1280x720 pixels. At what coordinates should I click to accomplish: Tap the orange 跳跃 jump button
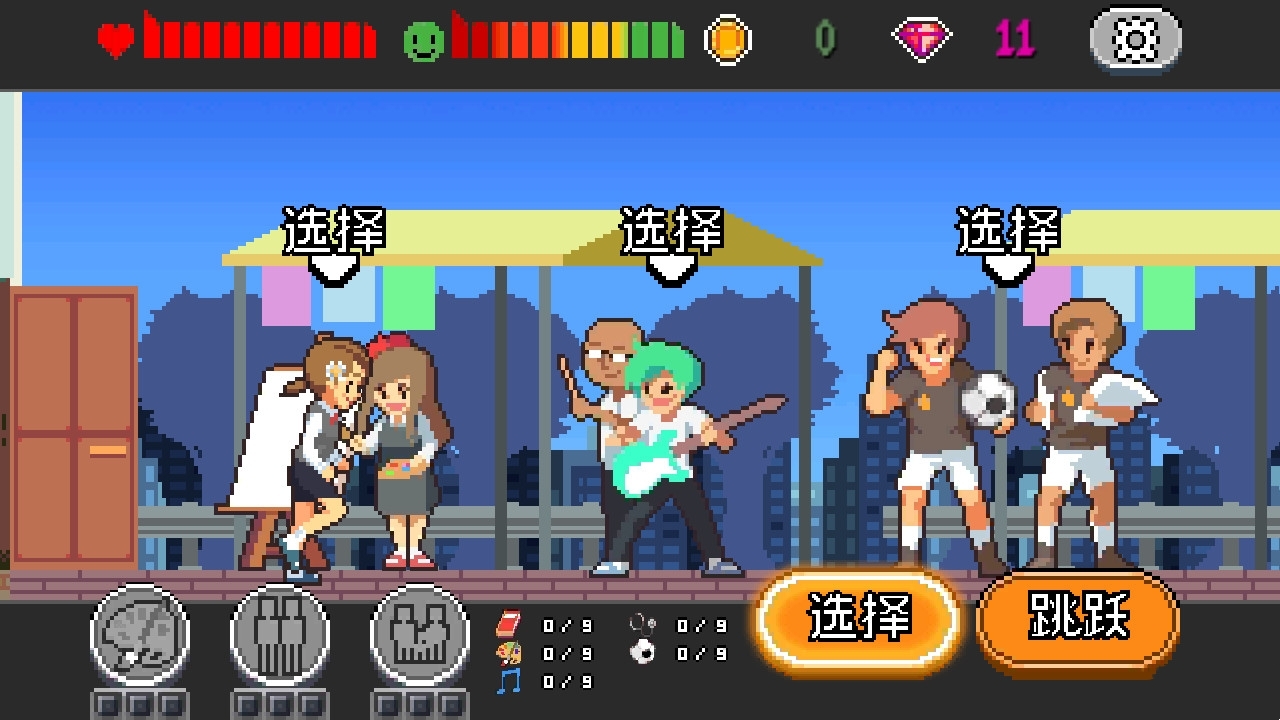point(1077,617)
